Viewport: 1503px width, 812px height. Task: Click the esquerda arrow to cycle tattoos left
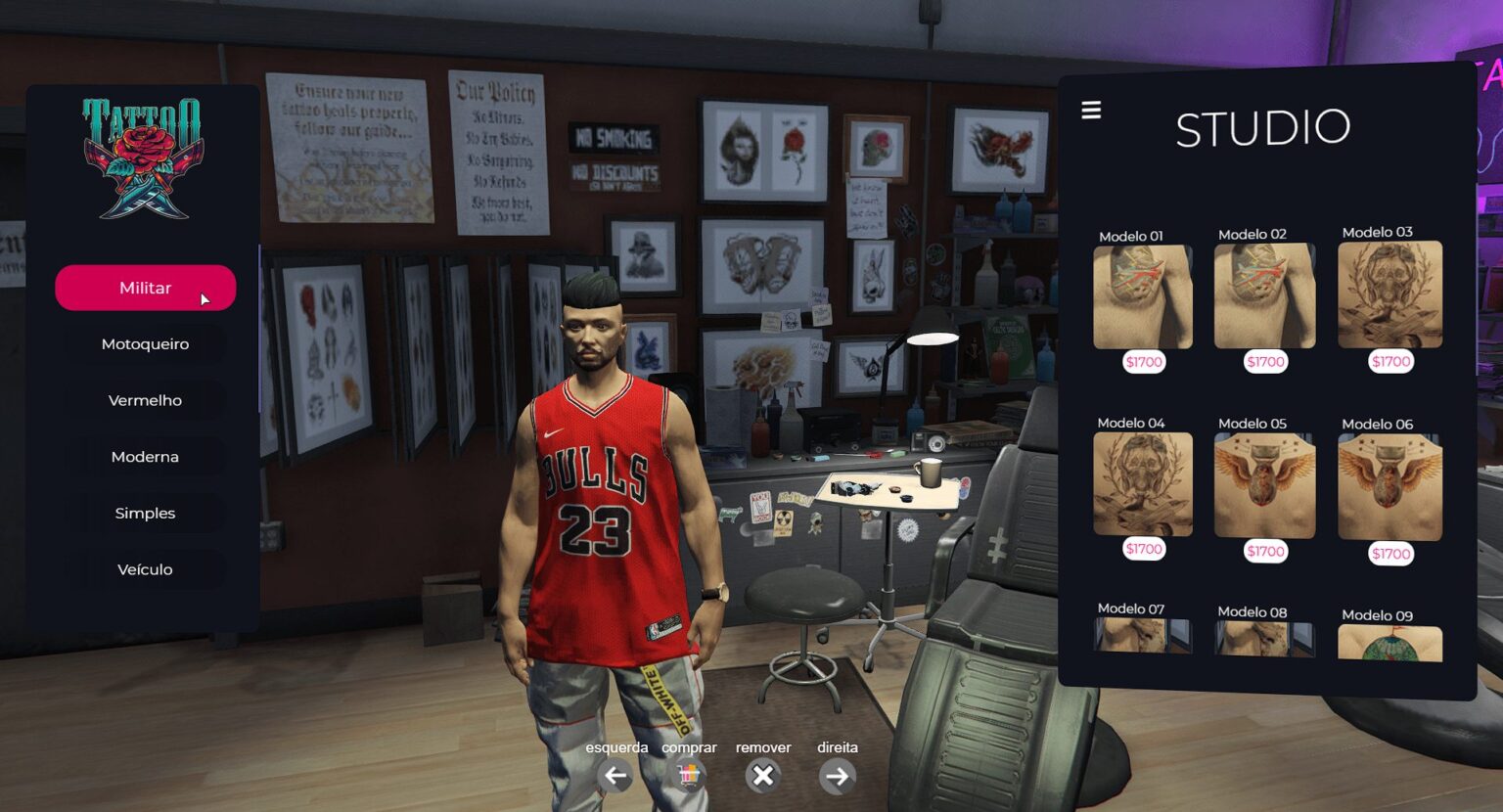point(616,776)
